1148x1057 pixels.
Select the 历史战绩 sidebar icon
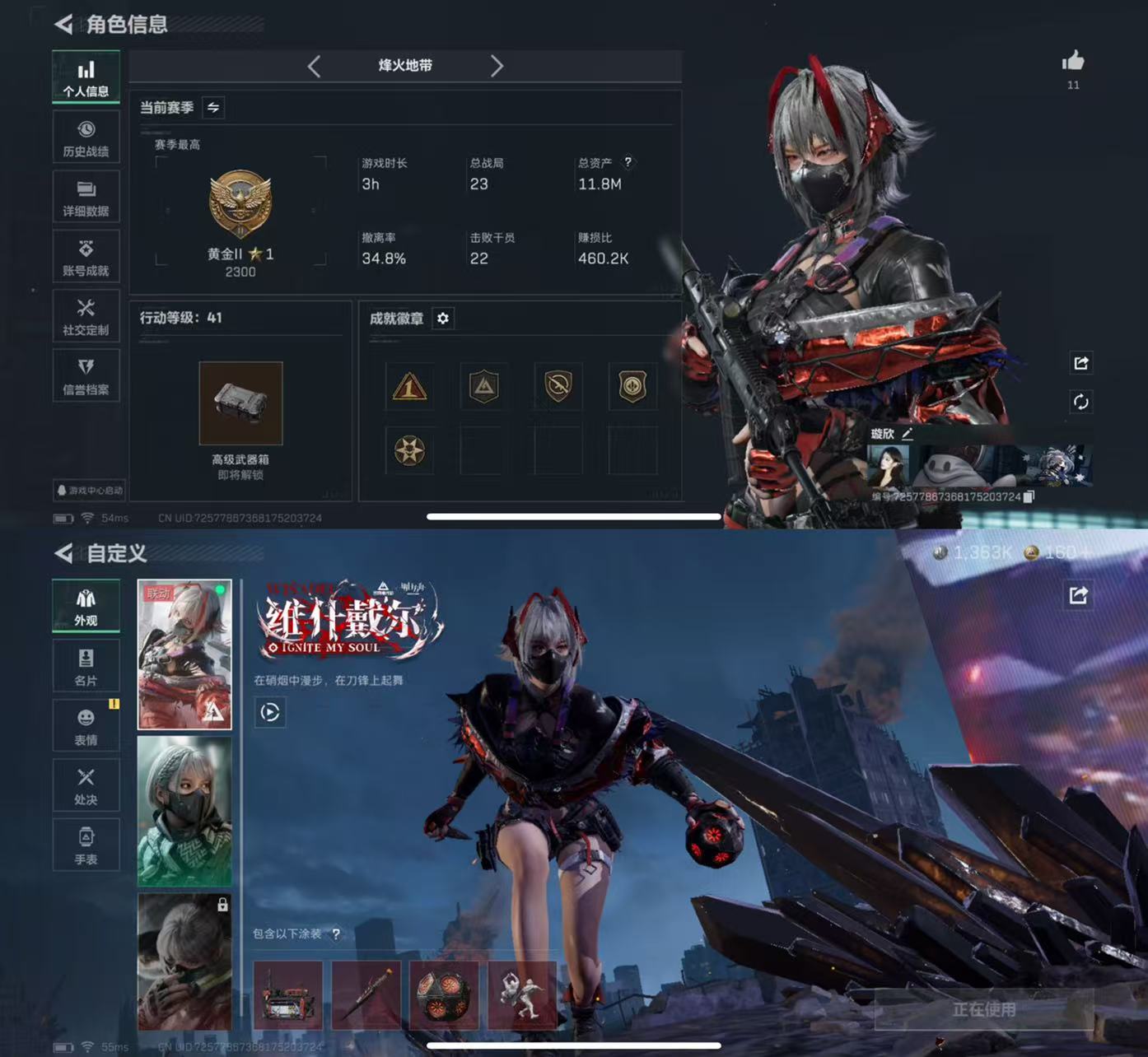[86, 136]
